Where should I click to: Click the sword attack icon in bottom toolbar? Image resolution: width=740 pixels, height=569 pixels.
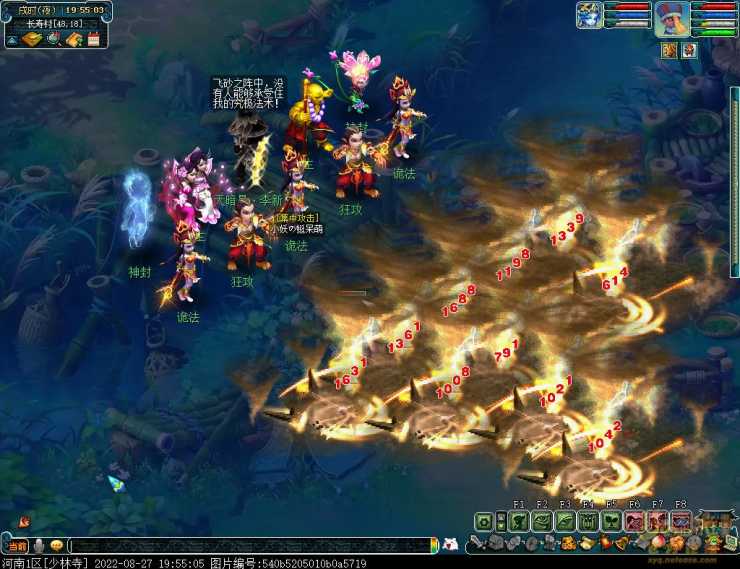point(479,543)
